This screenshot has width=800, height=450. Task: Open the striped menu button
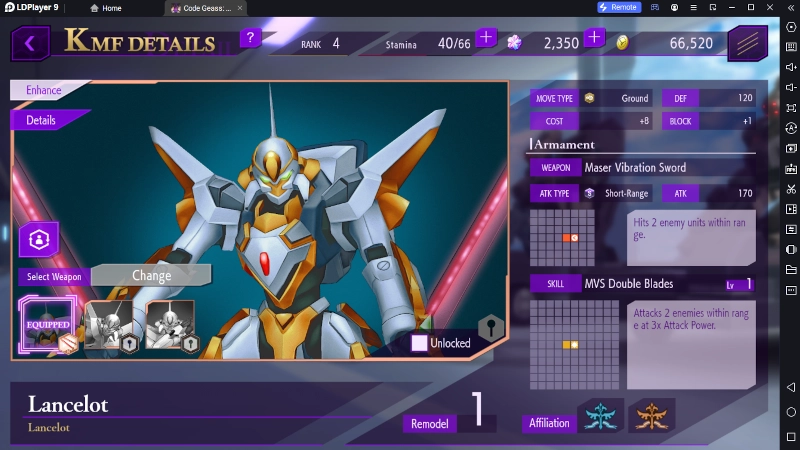tap(746, 43)
